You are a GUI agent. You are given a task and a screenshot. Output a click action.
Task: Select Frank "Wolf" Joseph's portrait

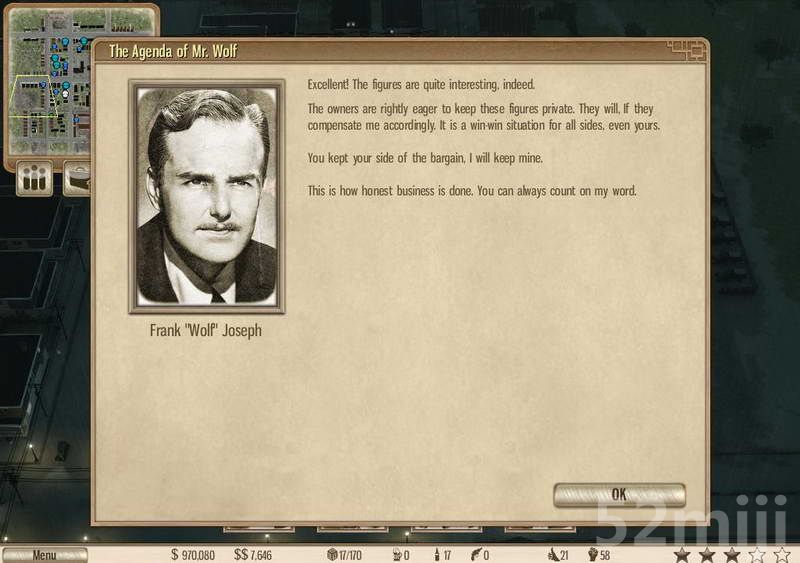pyautogui.click(x=207, y=196)
